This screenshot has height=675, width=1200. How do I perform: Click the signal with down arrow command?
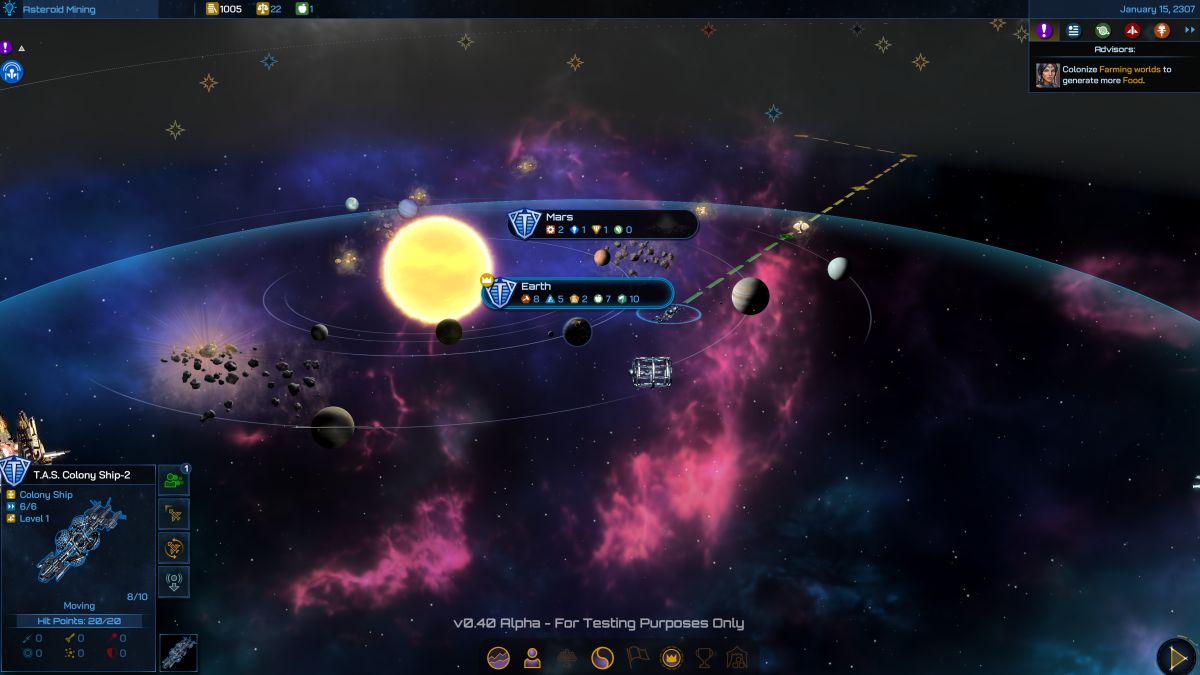(x=174, y=581)
